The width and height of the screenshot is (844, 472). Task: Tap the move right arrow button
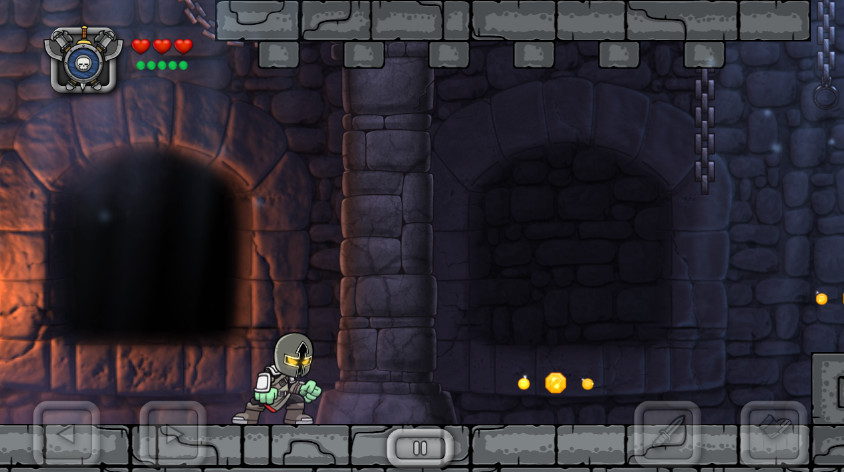pyautogui.click(x=173, y=433)
